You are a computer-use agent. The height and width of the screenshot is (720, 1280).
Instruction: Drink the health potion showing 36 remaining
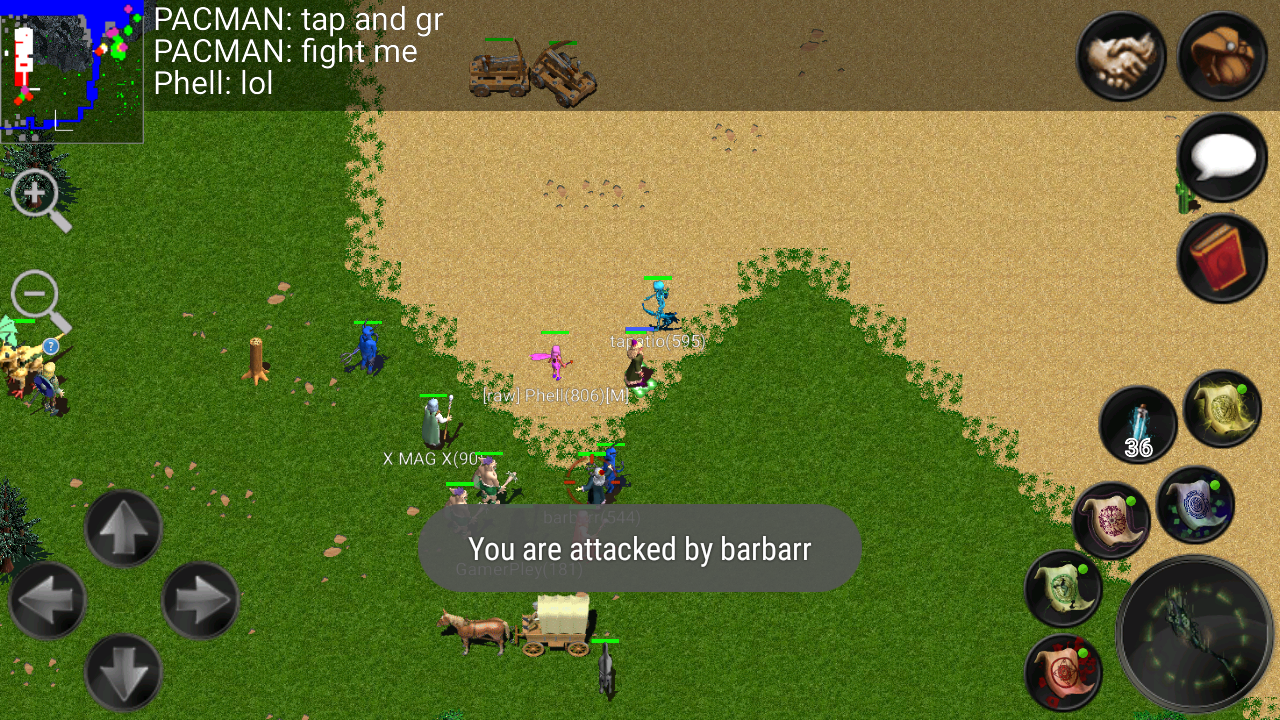(1138, 423)
